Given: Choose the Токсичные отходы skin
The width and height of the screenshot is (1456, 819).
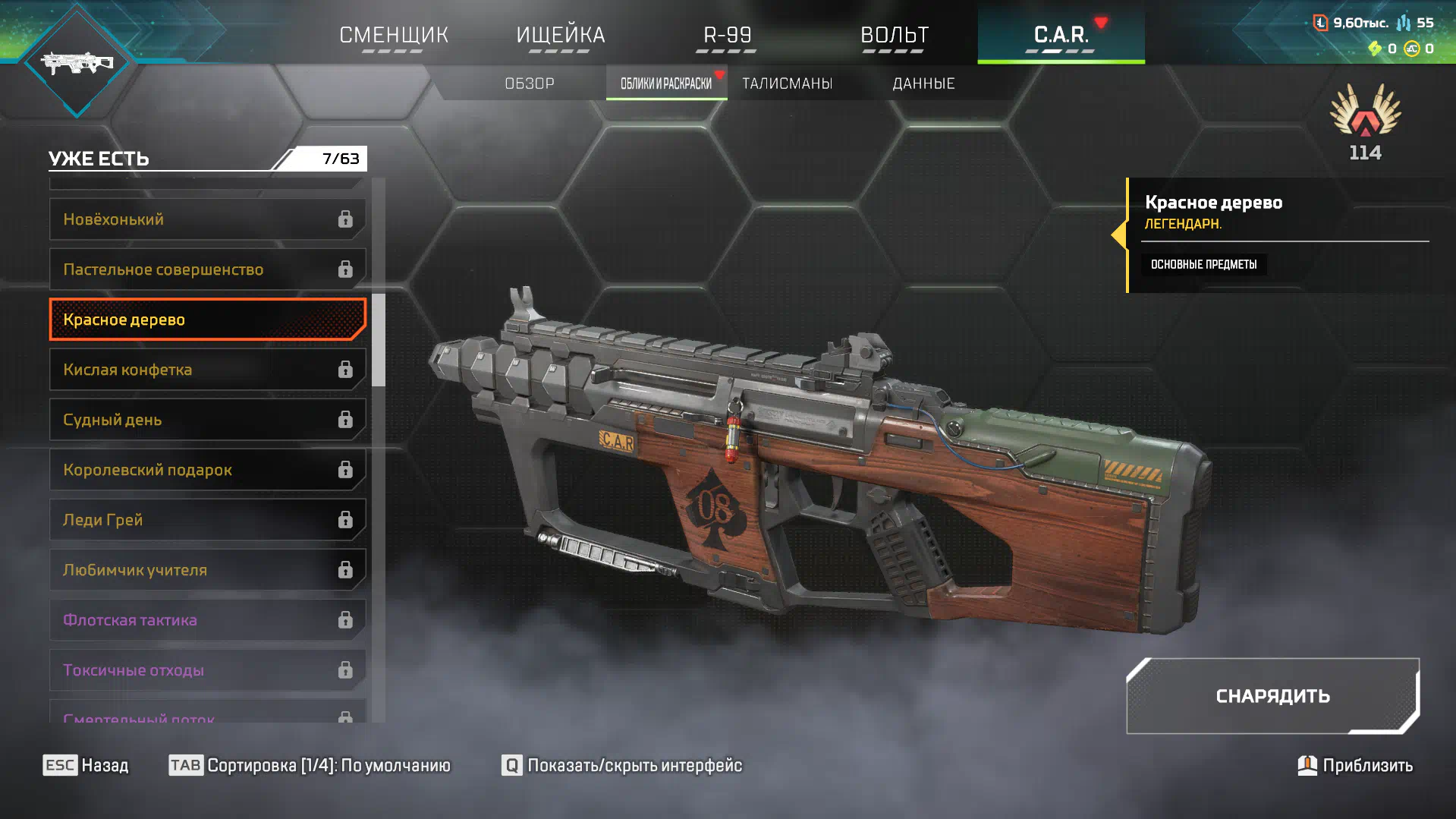Looking at the screenshot, I should [x=207, y=670].
